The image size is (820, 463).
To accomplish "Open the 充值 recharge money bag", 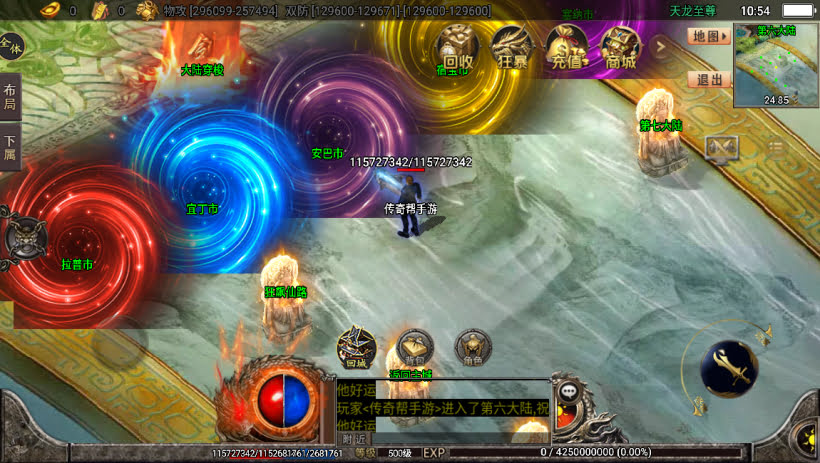I will tap(567, 47).
